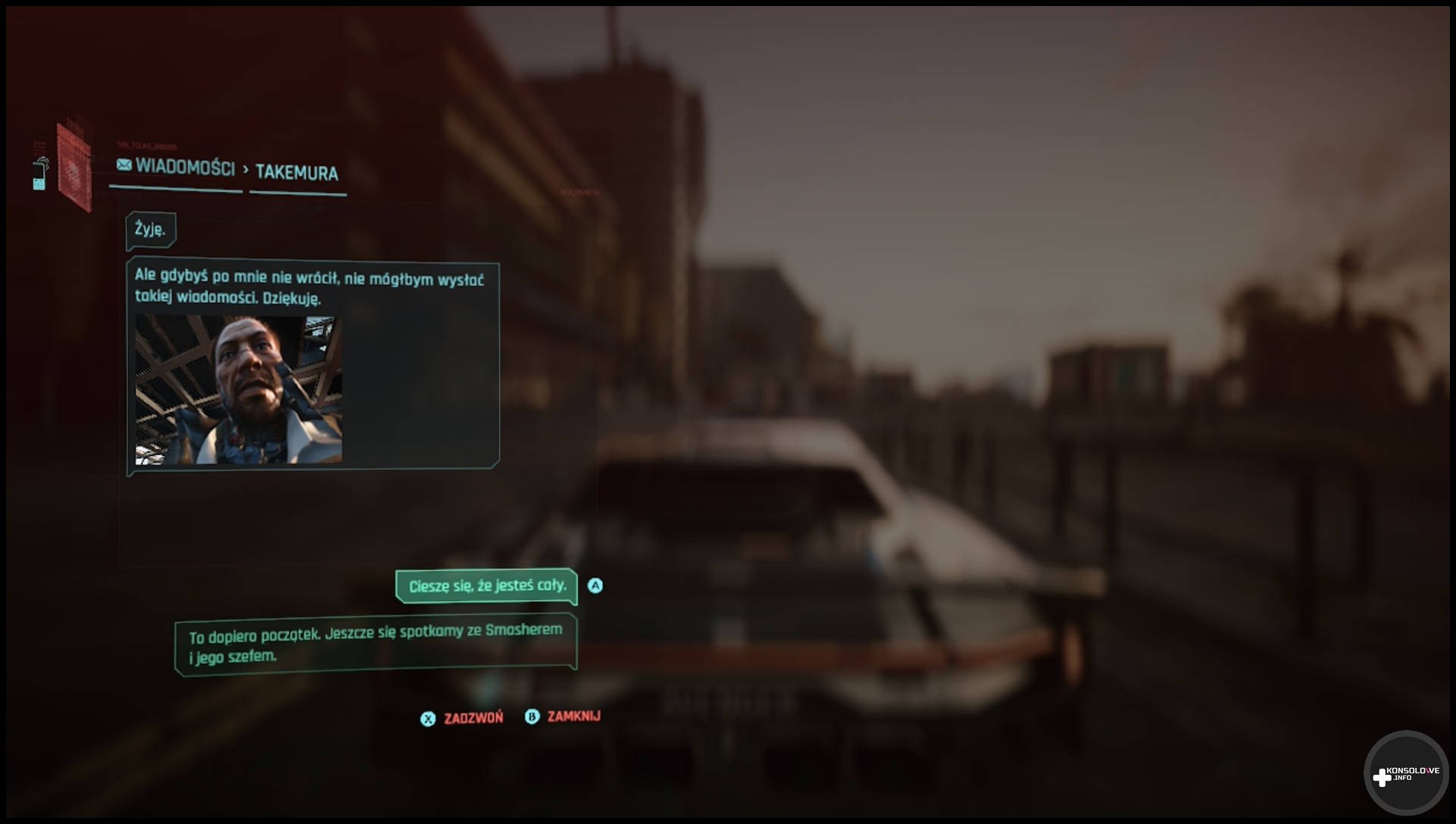Click the phone icon beside messages
This screenshot has height=824, width=1456.
[x=39, y=174]
